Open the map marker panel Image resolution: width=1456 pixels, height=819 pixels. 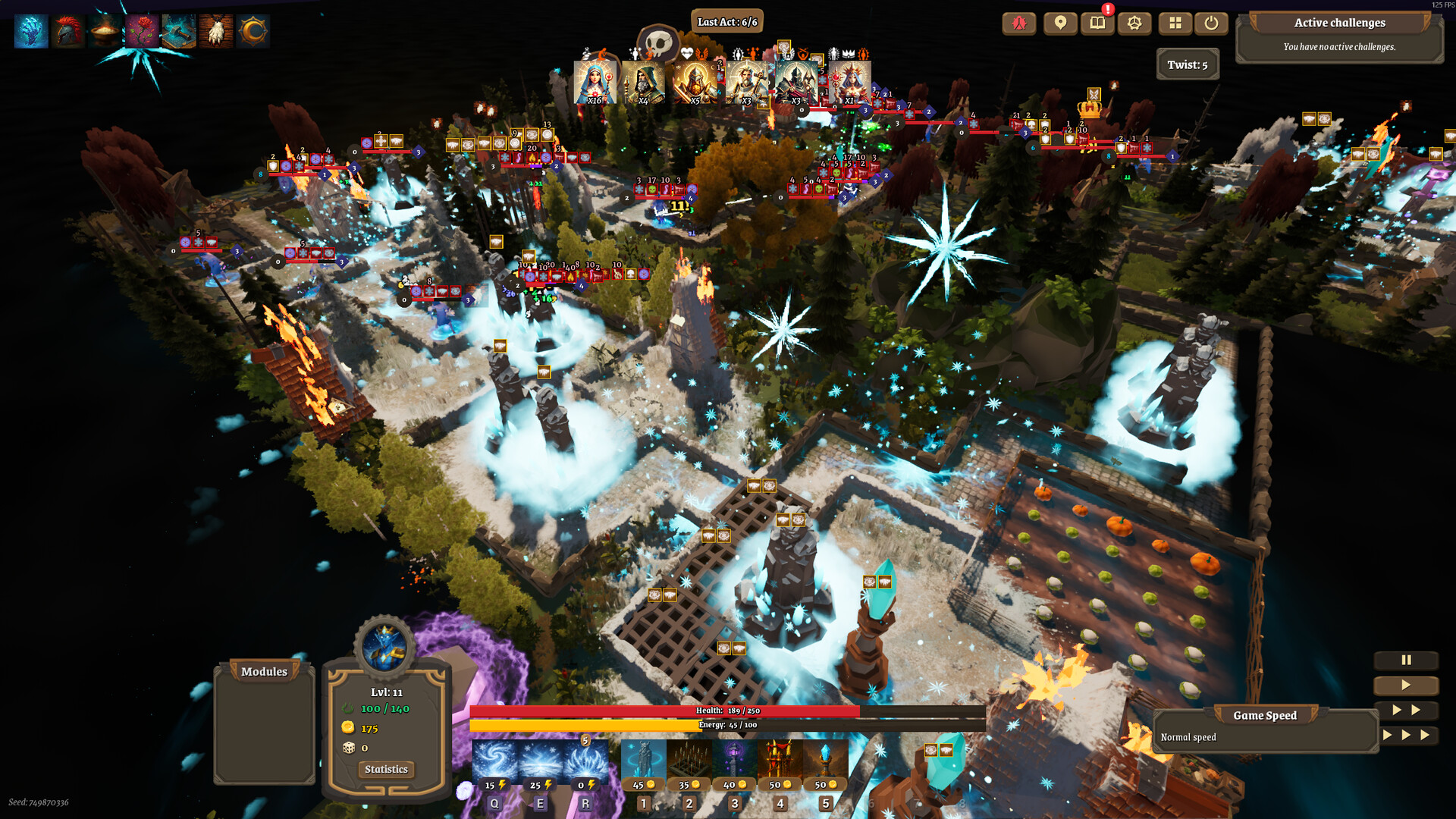click(1059, 24)
